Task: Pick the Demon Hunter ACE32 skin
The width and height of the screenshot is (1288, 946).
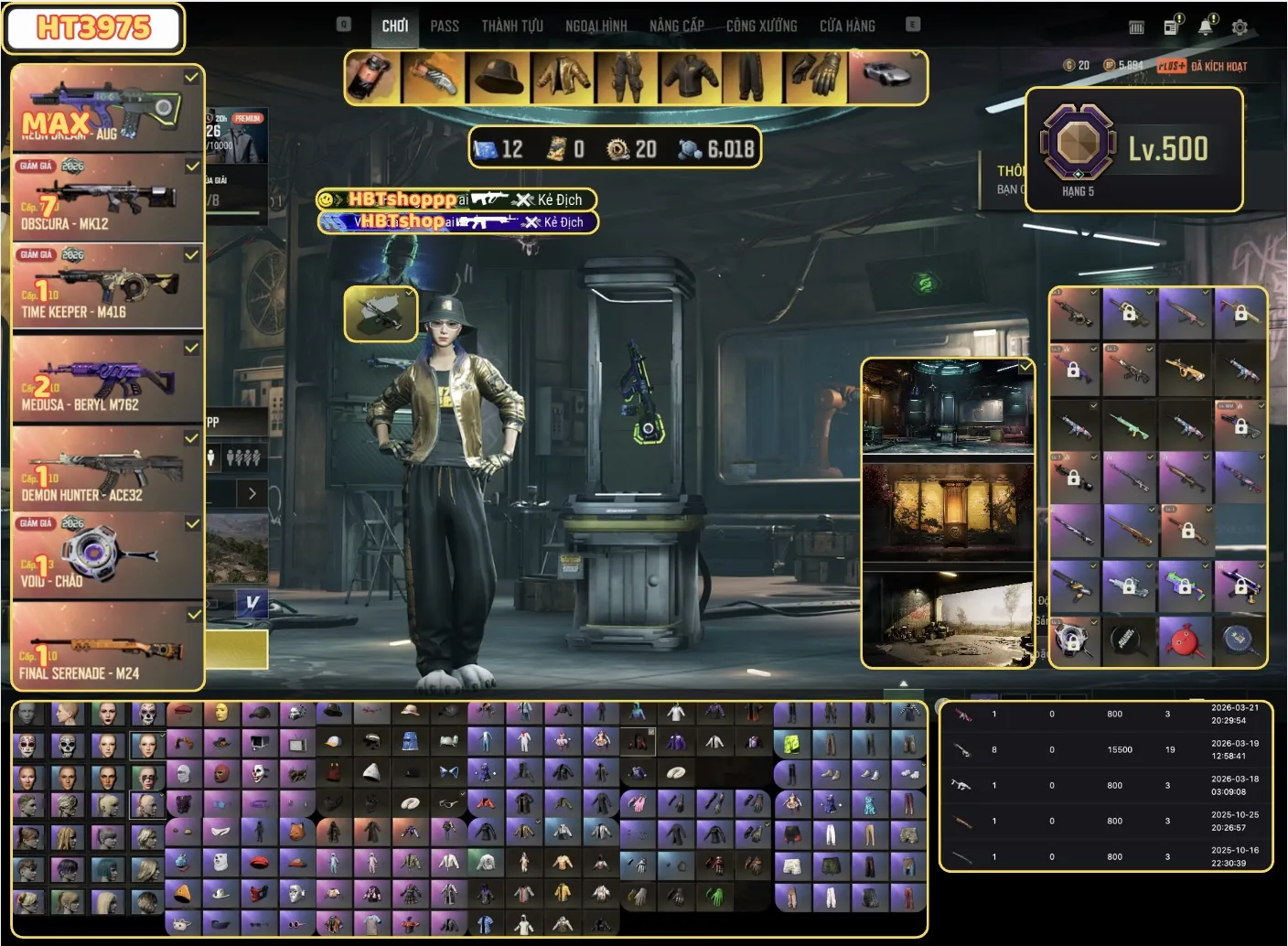Action: [x=106, y=468]
